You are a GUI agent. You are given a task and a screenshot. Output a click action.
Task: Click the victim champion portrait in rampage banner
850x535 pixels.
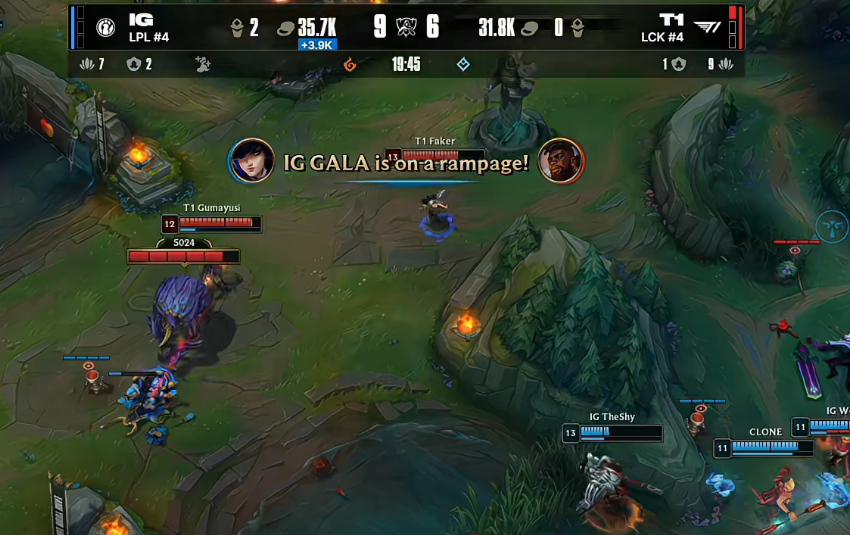(561, 161)
